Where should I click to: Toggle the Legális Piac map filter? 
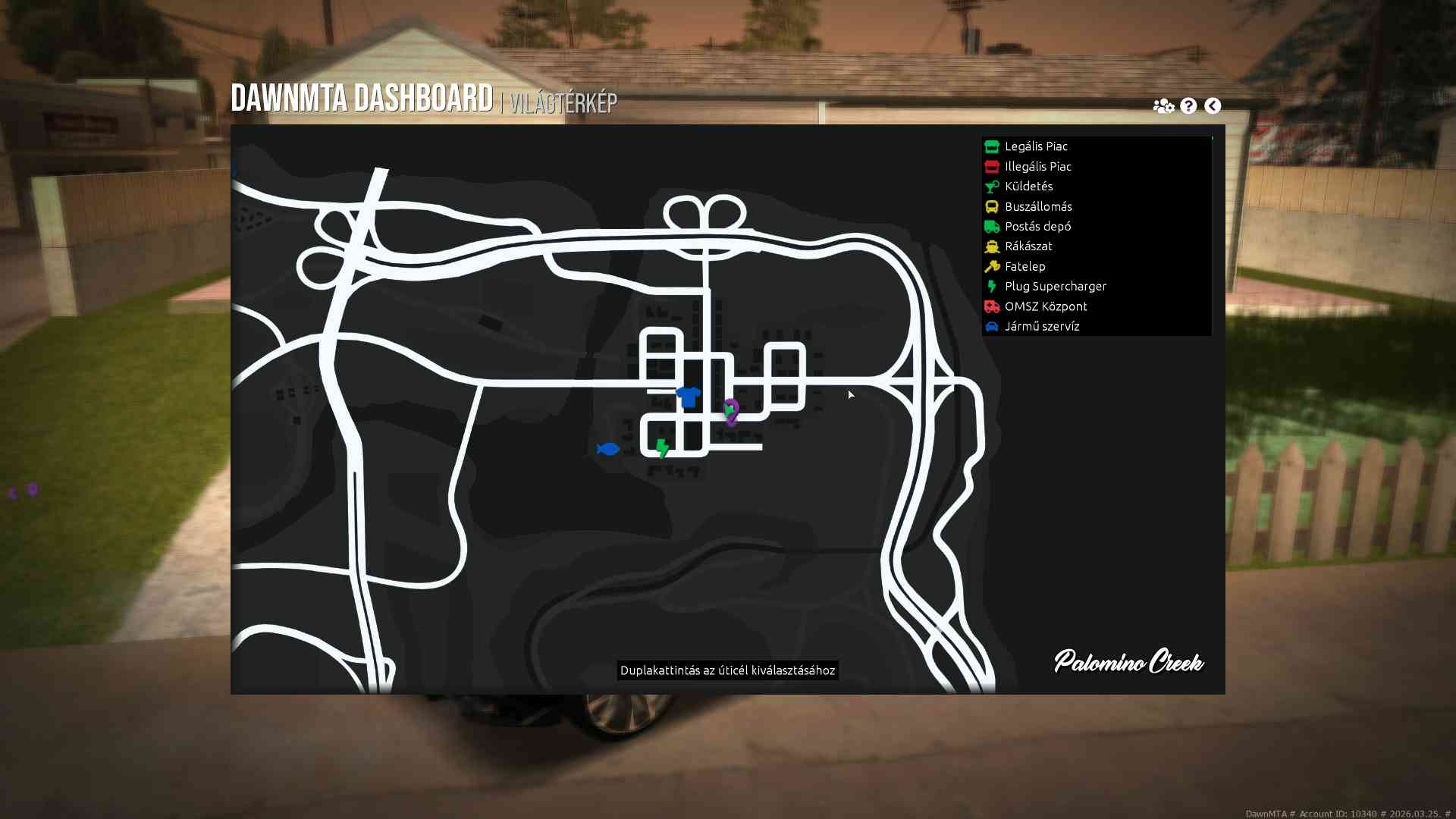pyautogui.click(x=1036, y=146)
